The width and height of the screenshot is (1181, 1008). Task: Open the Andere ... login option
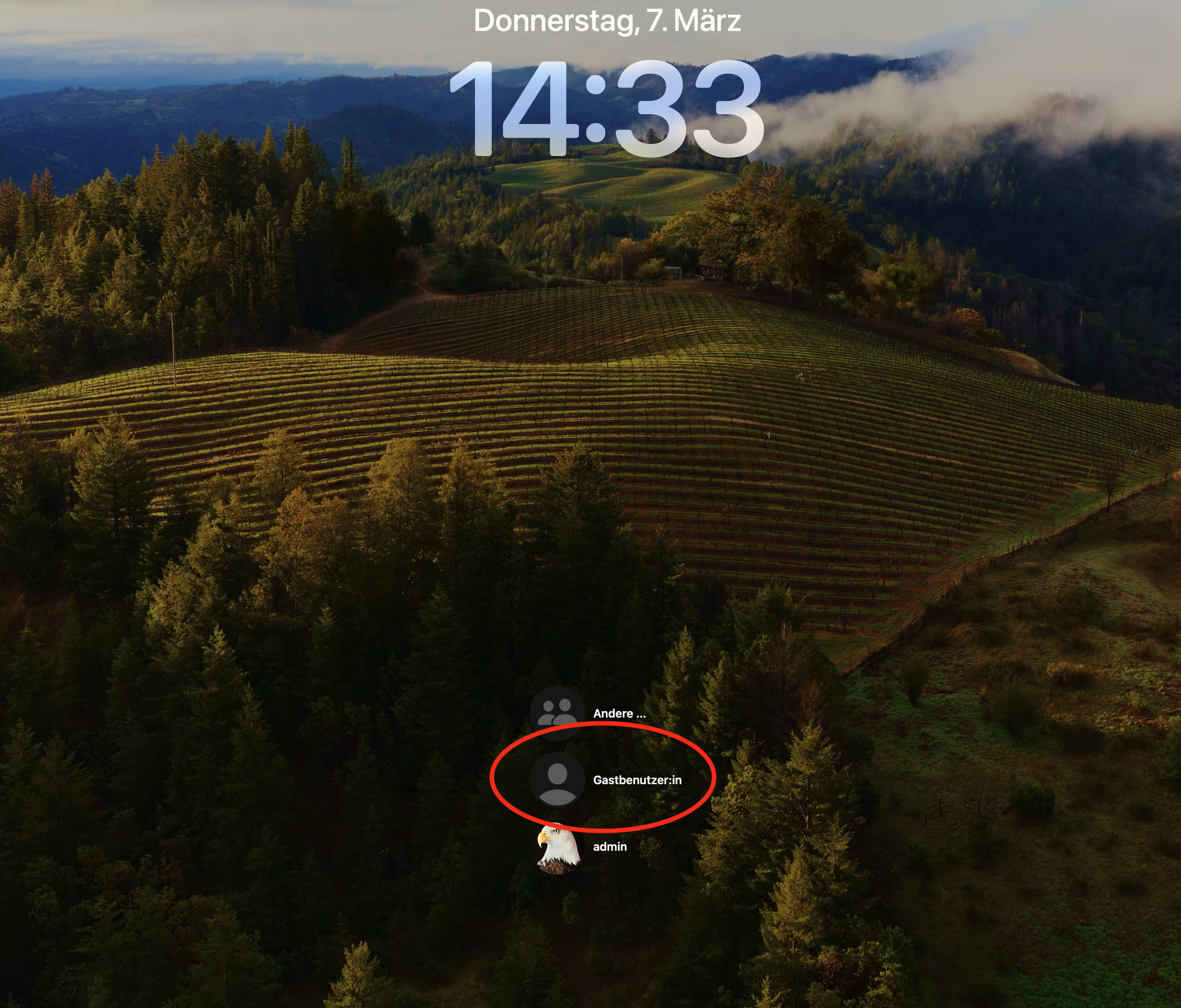(x=619, y=713)
